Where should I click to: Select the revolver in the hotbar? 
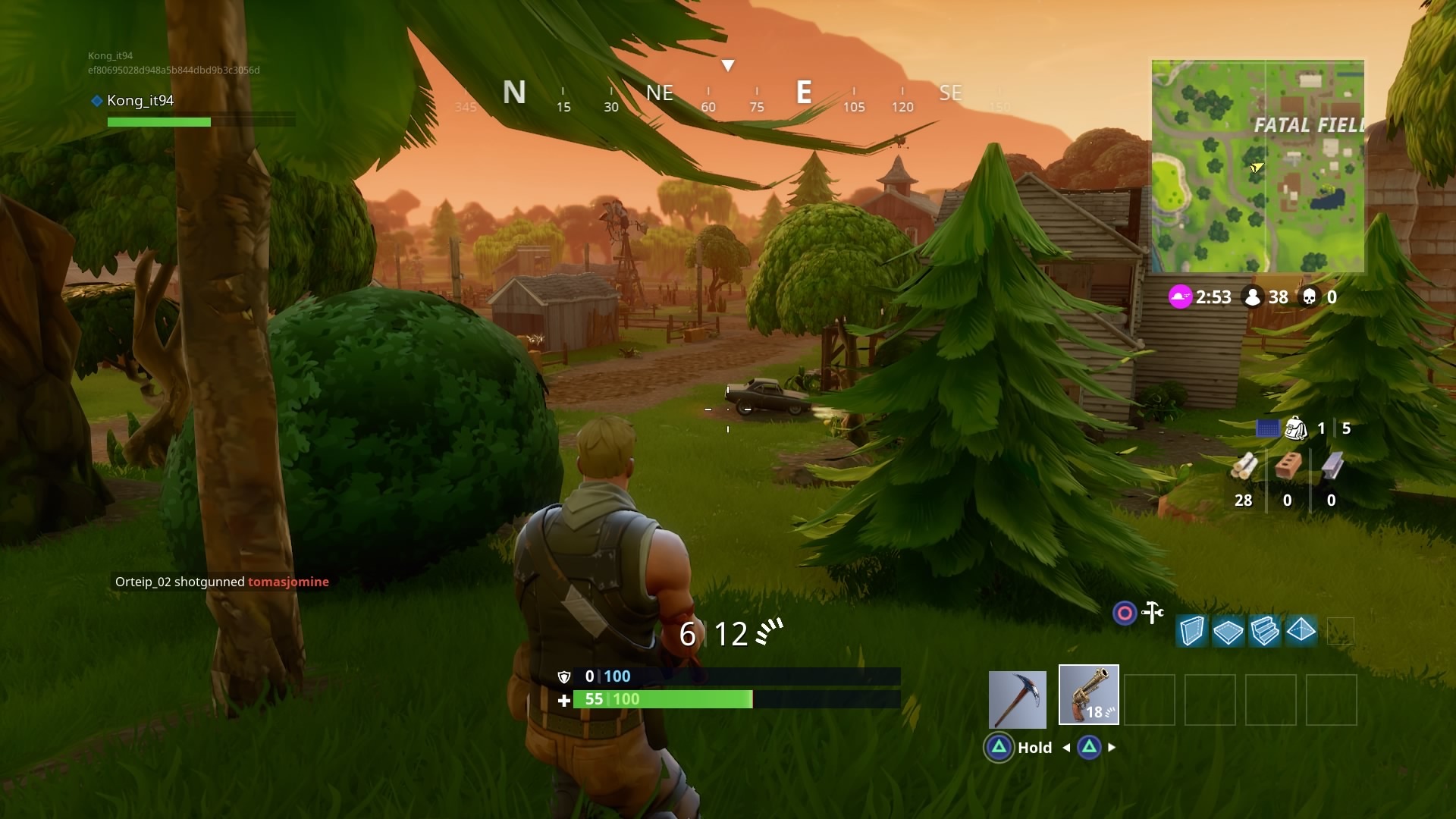(x=1088, y=695)
